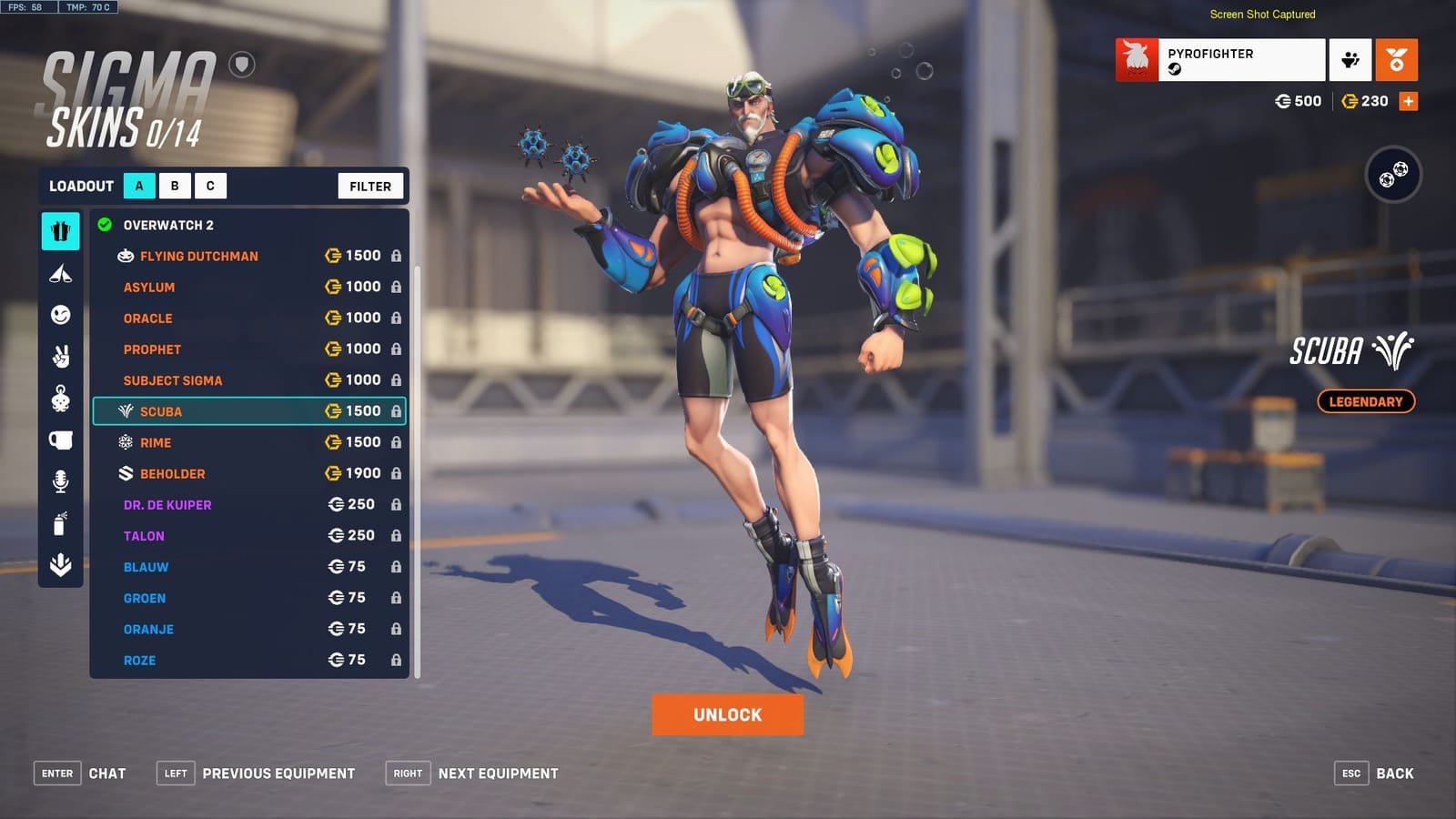1456x819 pixels.
Task: Click Pyrofighter's bull portrait avatar
Action: pos(1136,59)
